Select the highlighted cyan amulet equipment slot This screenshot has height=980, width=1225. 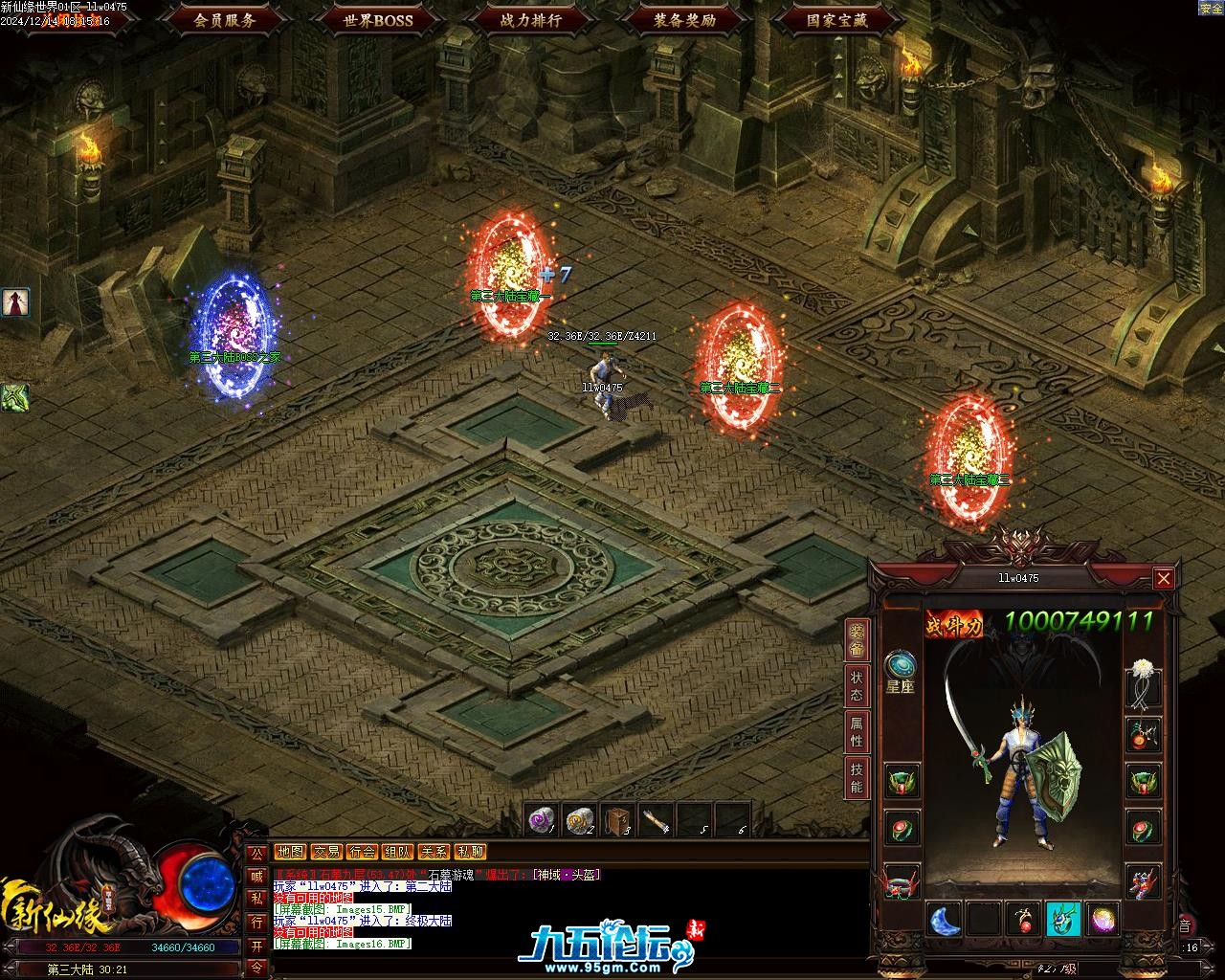click(1063, 920)
